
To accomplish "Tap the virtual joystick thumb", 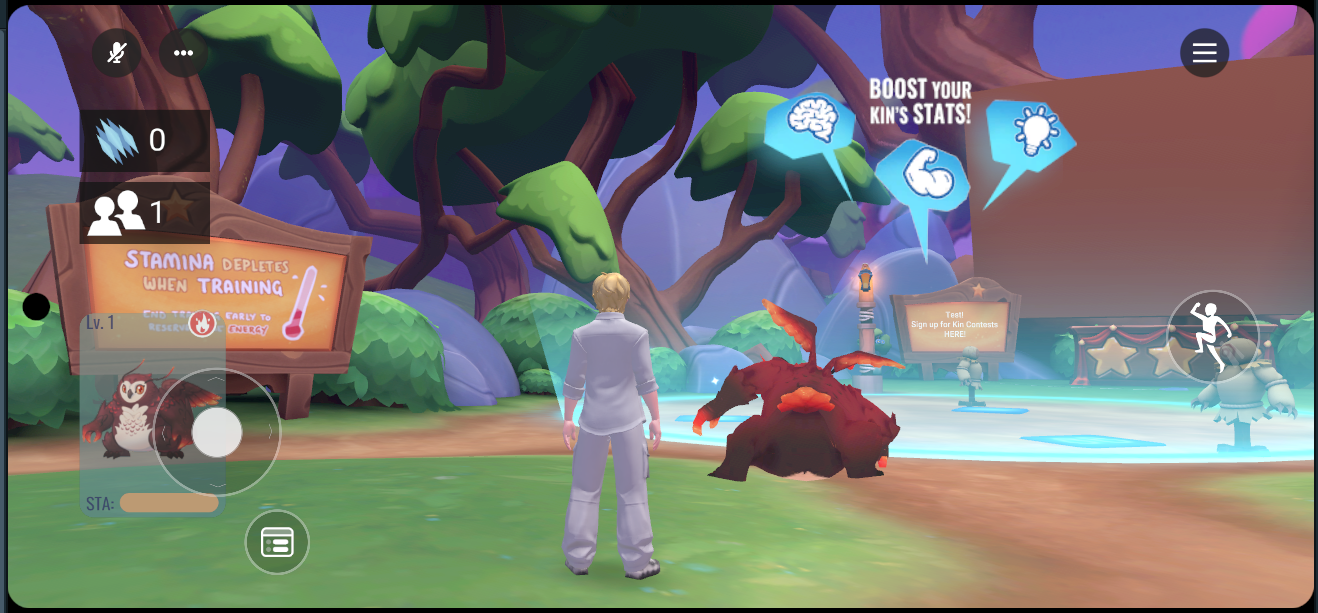I will coord(217,432).
